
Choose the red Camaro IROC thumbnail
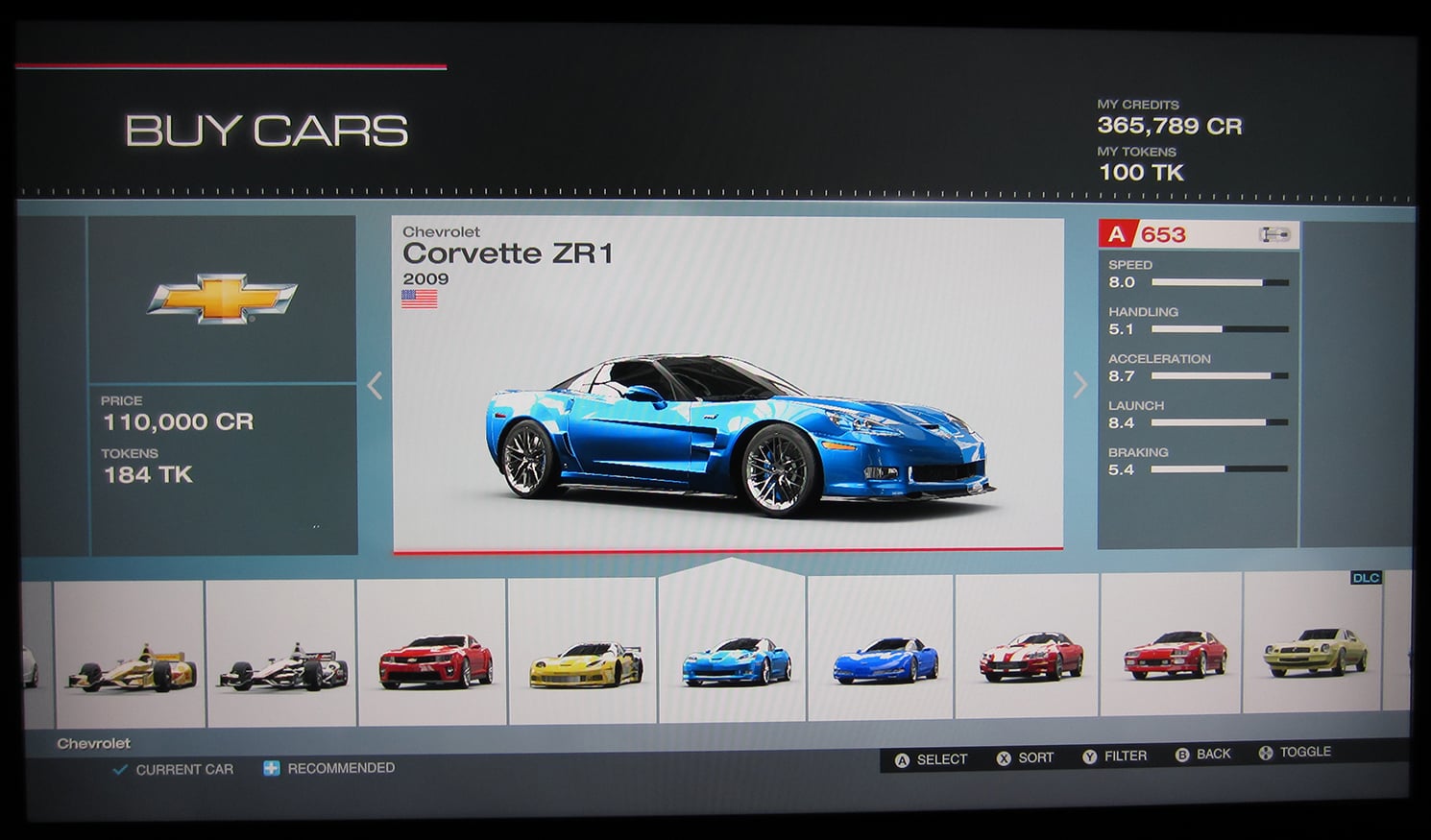1174,651
